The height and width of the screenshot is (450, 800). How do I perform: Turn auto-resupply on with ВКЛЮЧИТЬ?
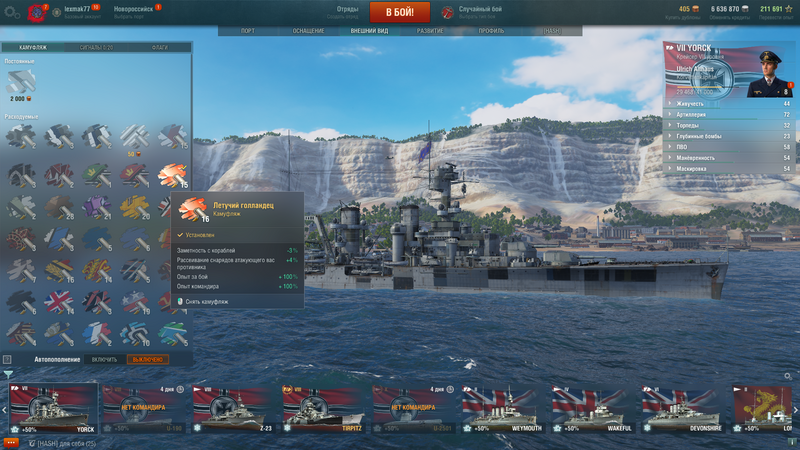tap(104, 359)
